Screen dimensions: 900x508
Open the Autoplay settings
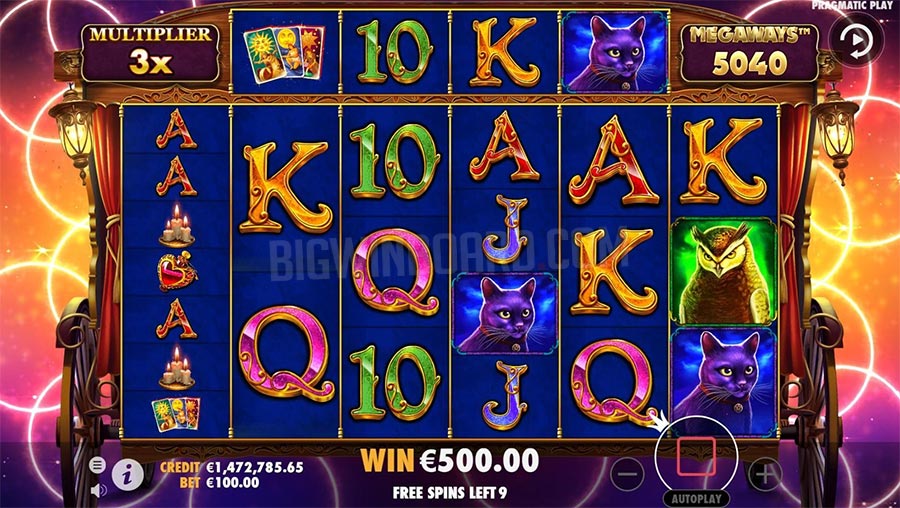coord(695,497)
